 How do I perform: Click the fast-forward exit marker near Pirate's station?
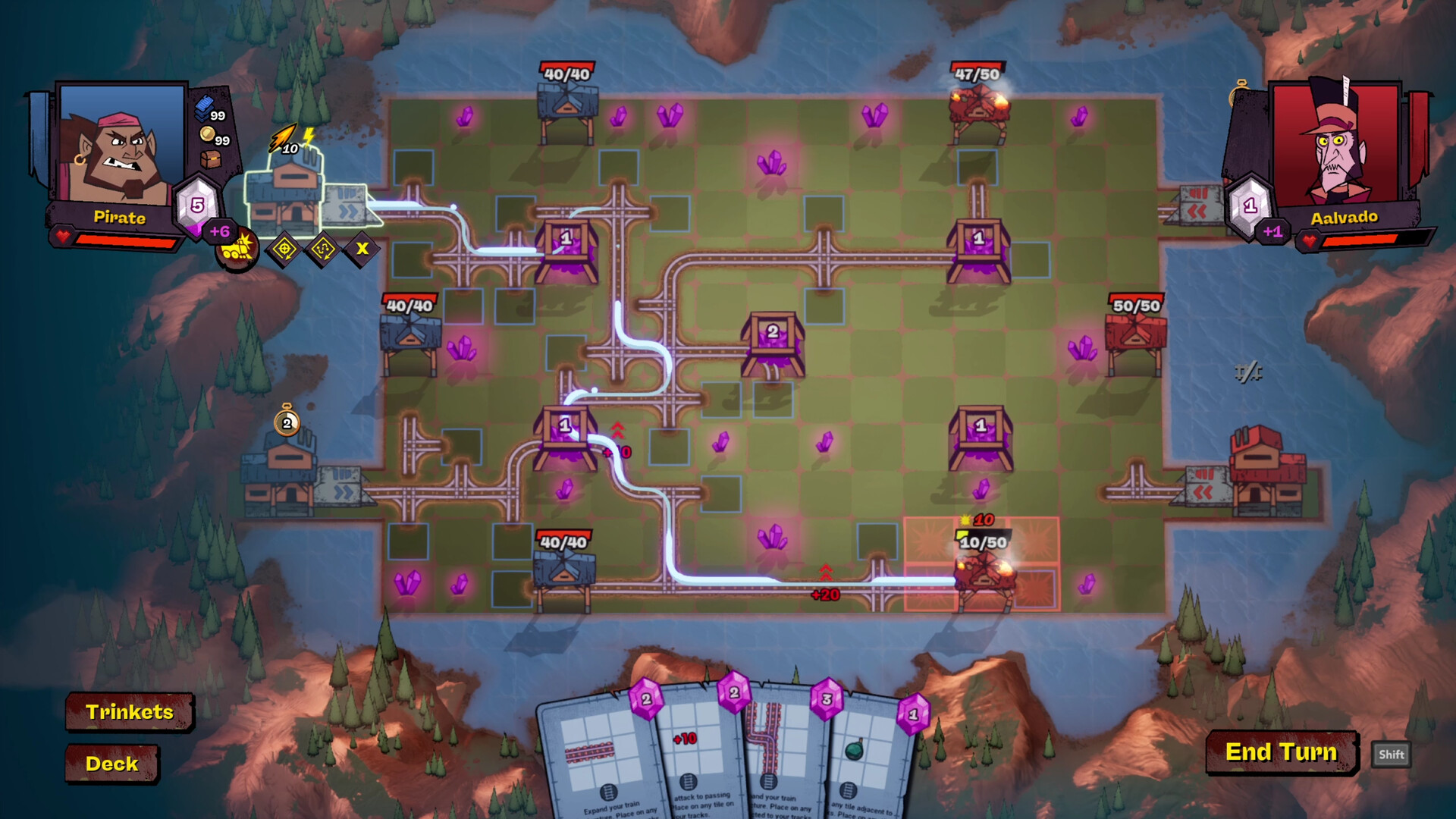pyautogui.click(x=349, y=209)
